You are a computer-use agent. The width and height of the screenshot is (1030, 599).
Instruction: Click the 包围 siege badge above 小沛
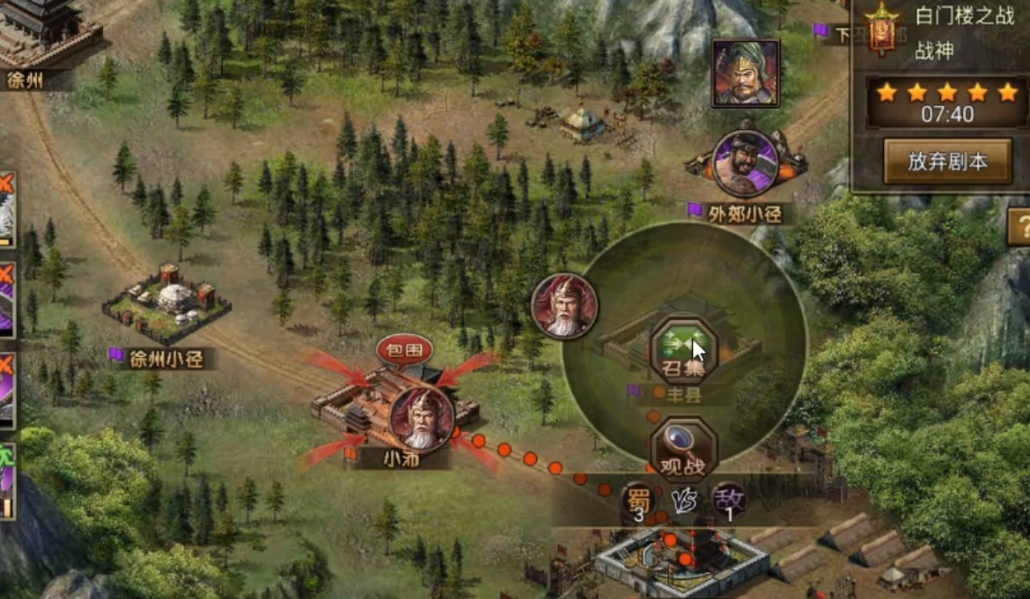tap(404, 350)
